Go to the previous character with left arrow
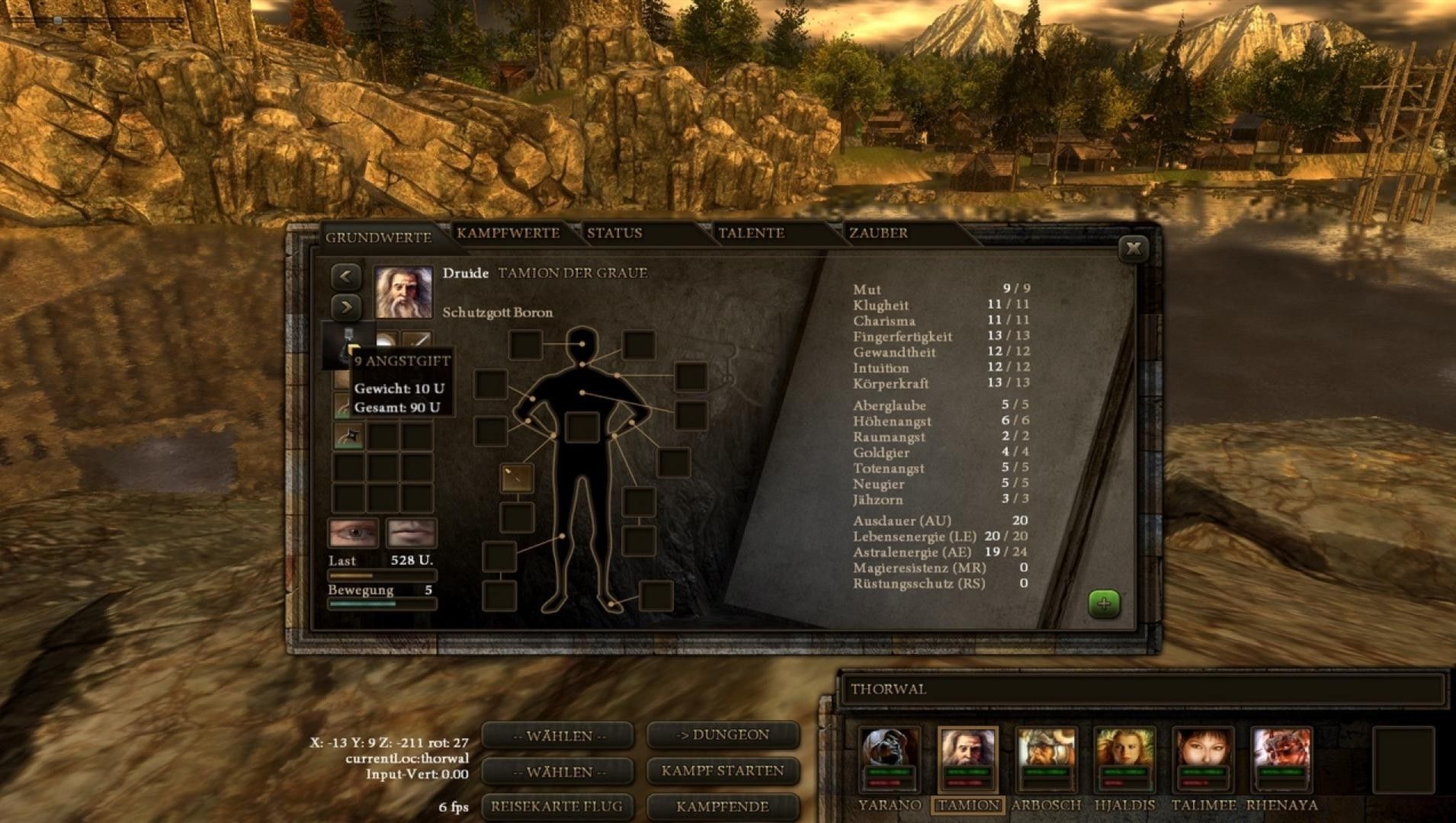Screen dimensions: 1456x823 [346, 276]
